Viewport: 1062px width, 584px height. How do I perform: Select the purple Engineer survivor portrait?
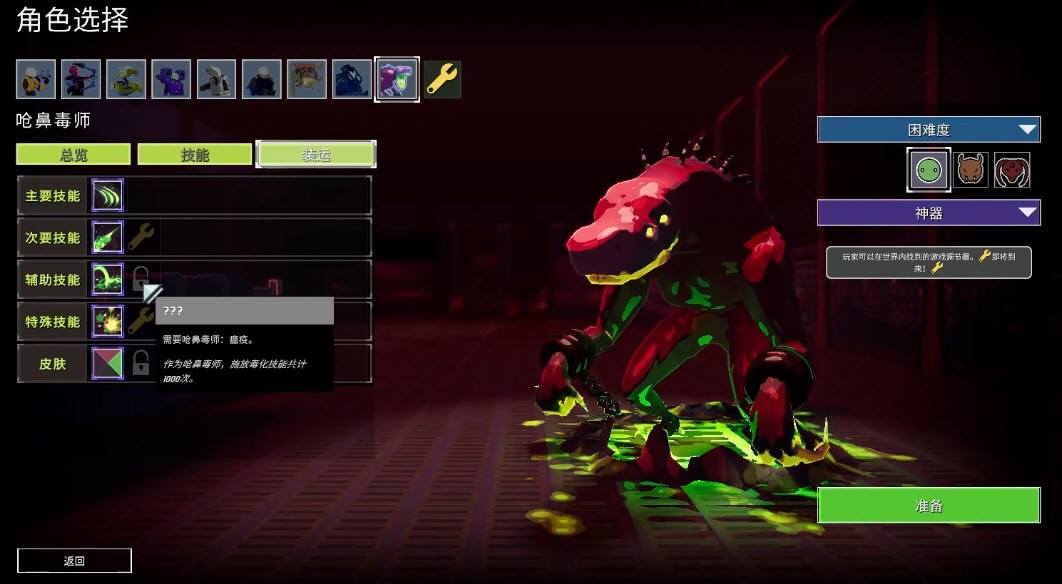tap(171, 79)
